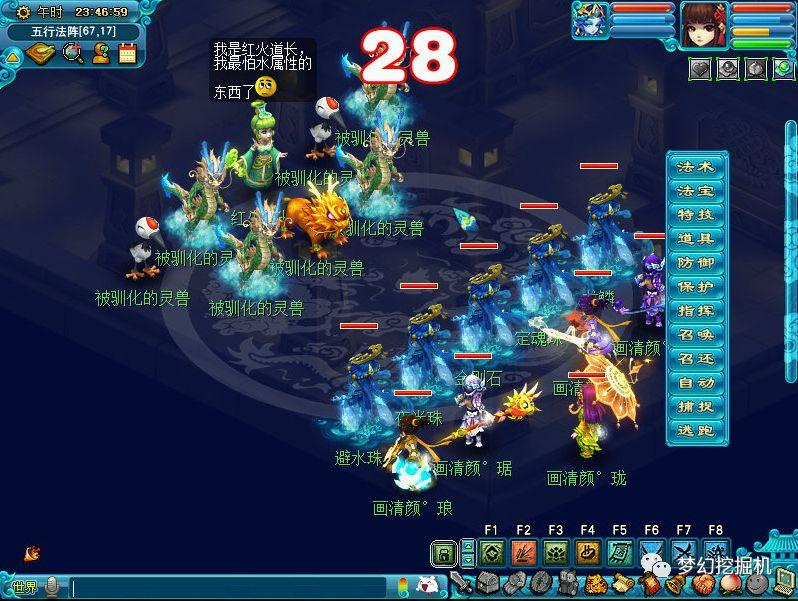Enable 自动 auto battle
This screenshot has height=601, width=798.
point(694,382)
